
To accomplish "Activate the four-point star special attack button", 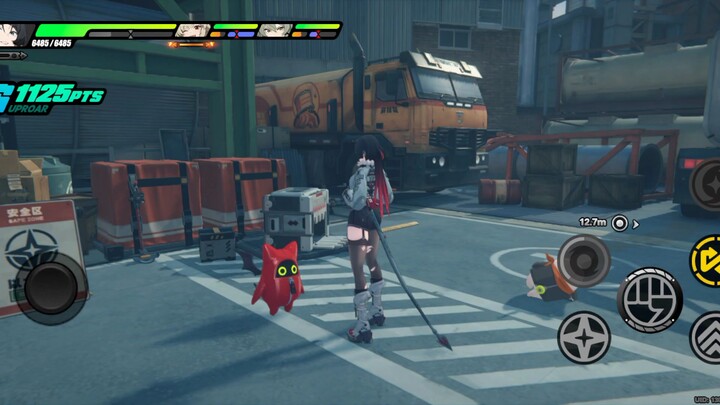I will (x=584, y=336).
